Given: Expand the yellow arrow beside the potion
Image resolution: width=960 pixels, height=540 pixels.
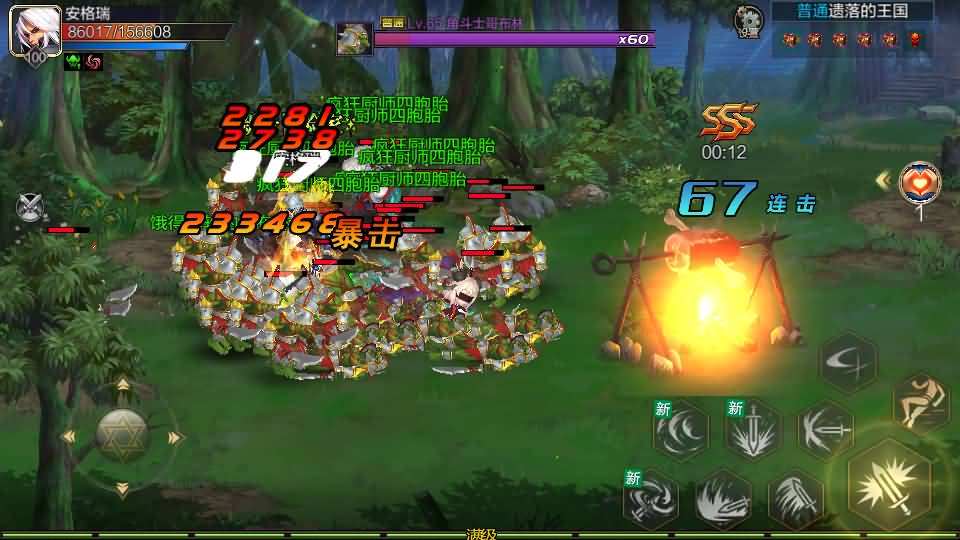Looking at the screenshot, I should (883, 180).
